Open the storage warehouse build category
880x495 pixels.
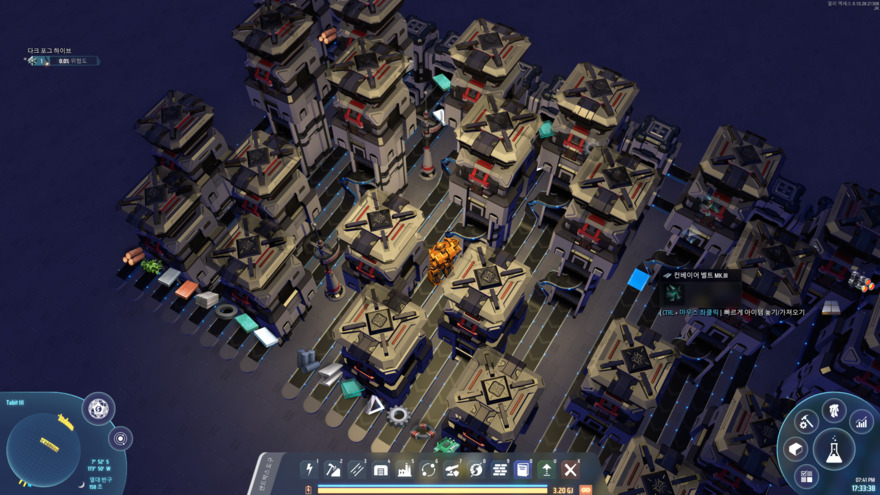(381, 469)
